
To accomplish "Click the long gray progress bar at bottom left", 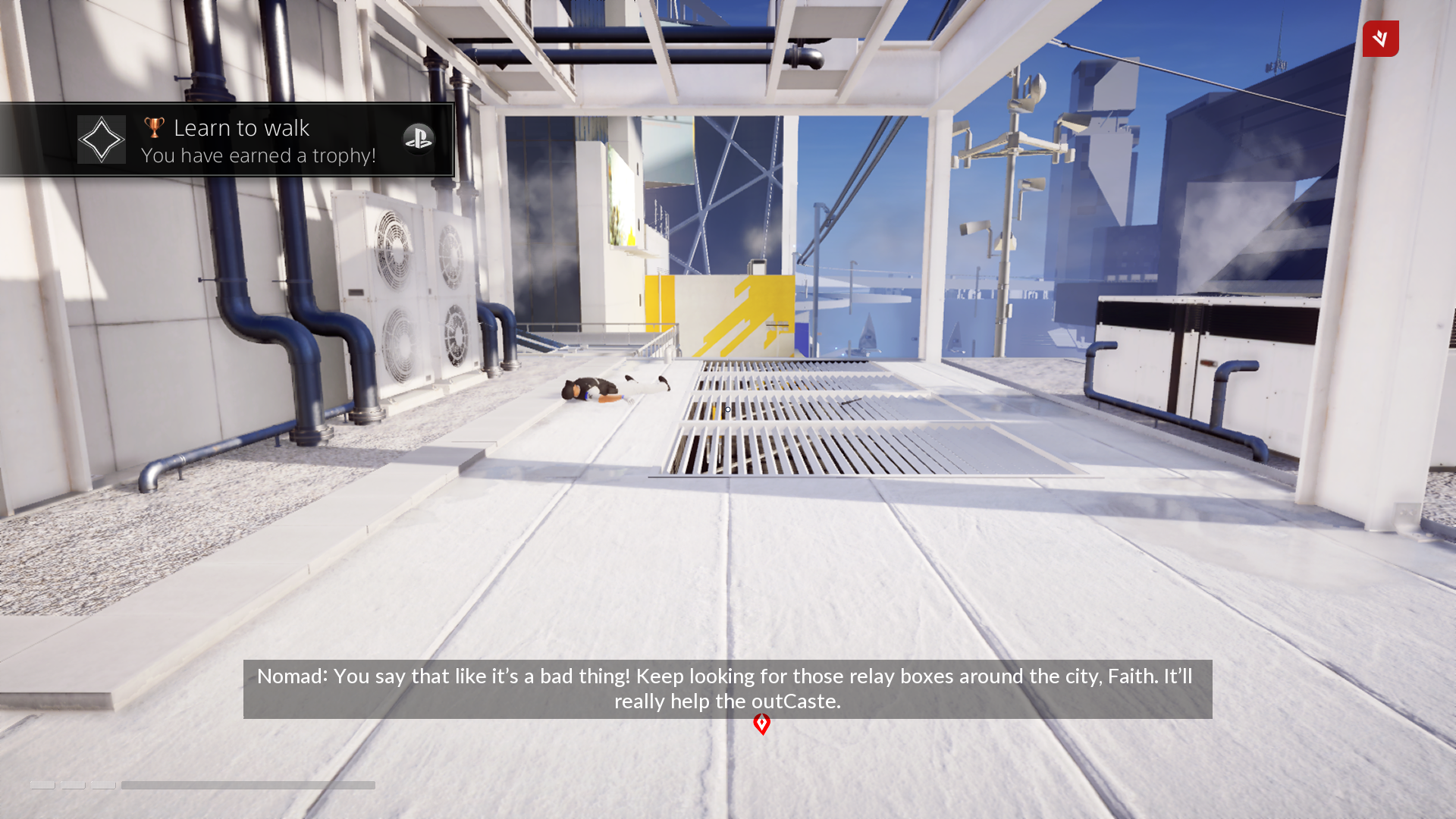I will pos(247,785).
